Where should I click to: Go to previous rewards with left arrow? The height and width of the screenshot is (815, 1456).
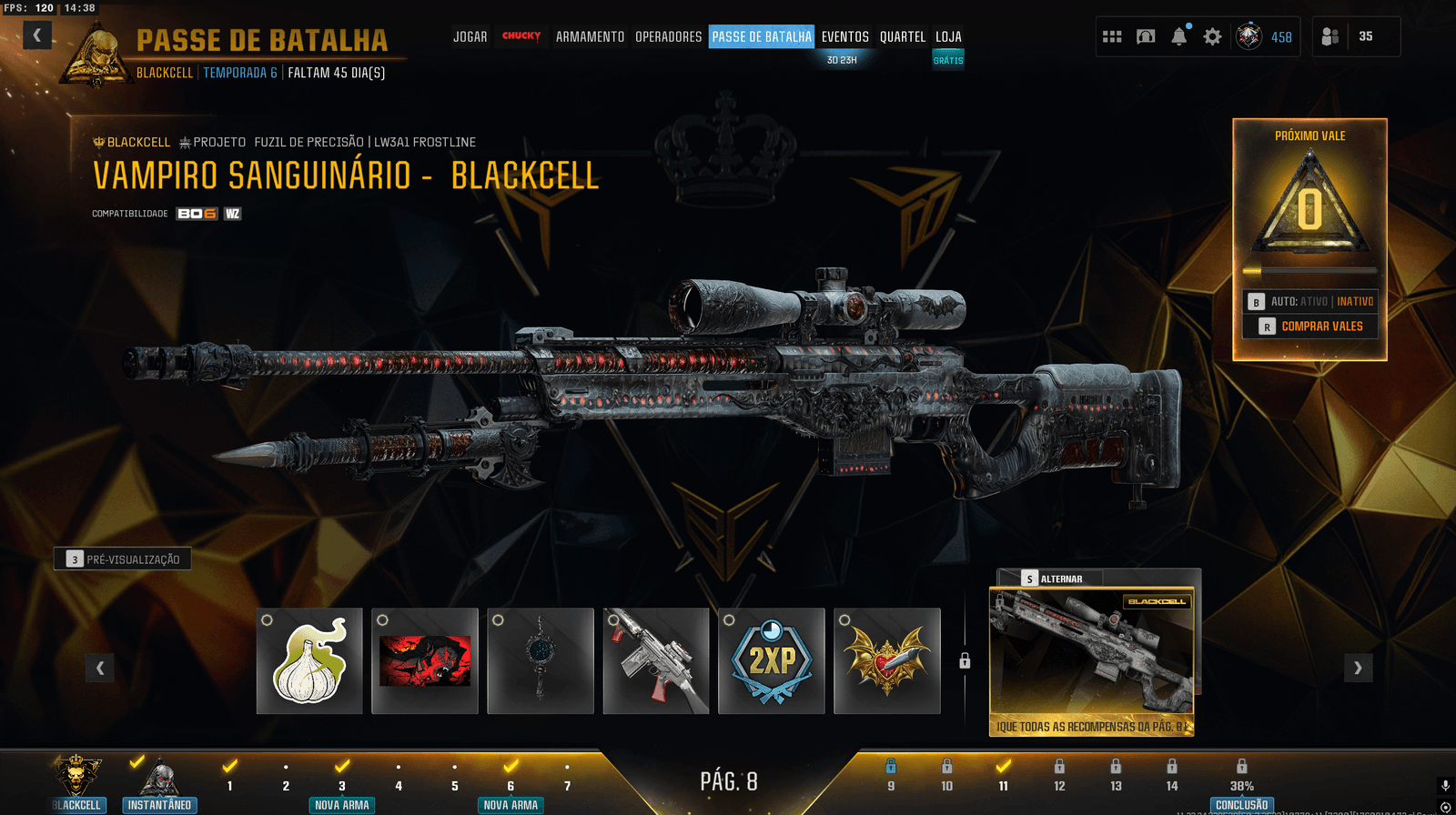100,668
